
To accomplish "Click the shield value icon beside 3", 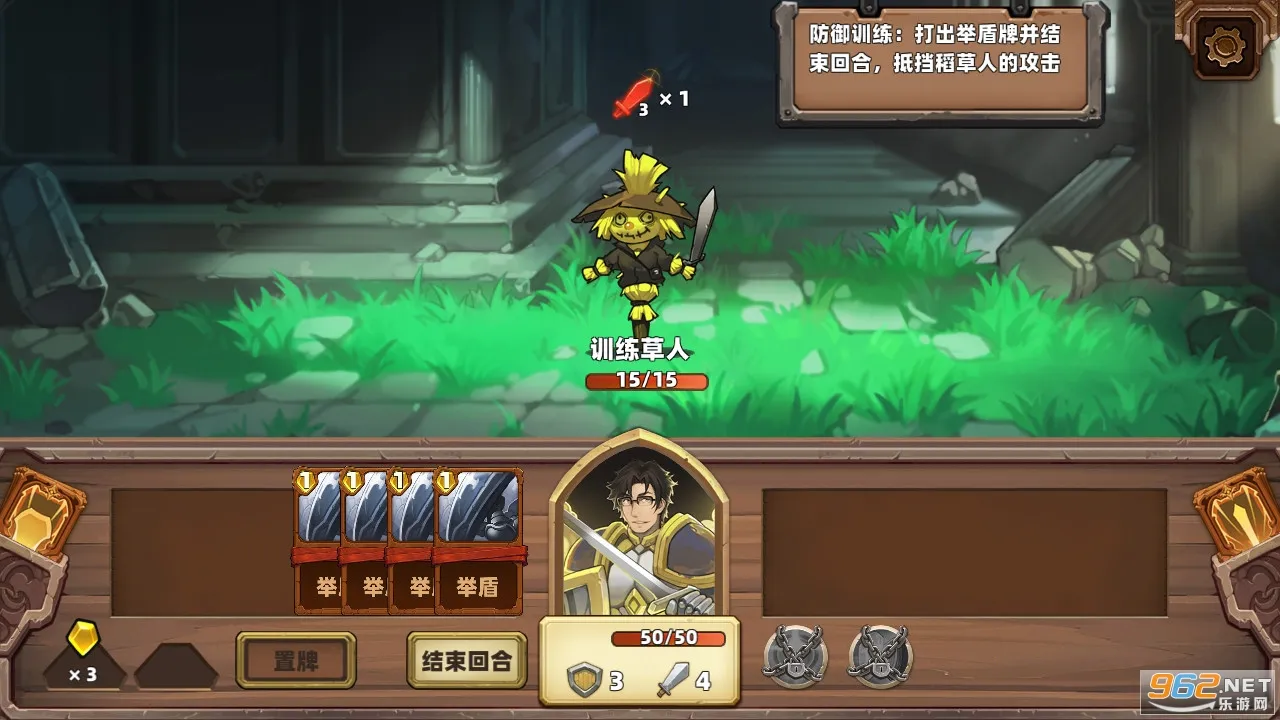I will [x=584, y=679].
